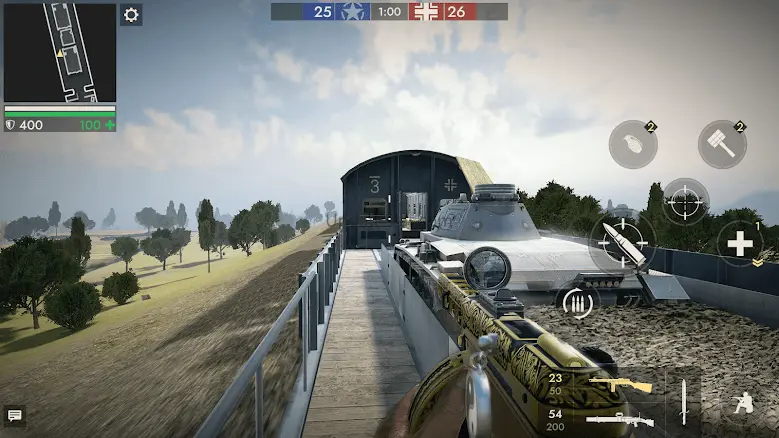Toggle the crouching soldier stance button
The height and width of the screenshot is (438, 779).
point(742,403)
